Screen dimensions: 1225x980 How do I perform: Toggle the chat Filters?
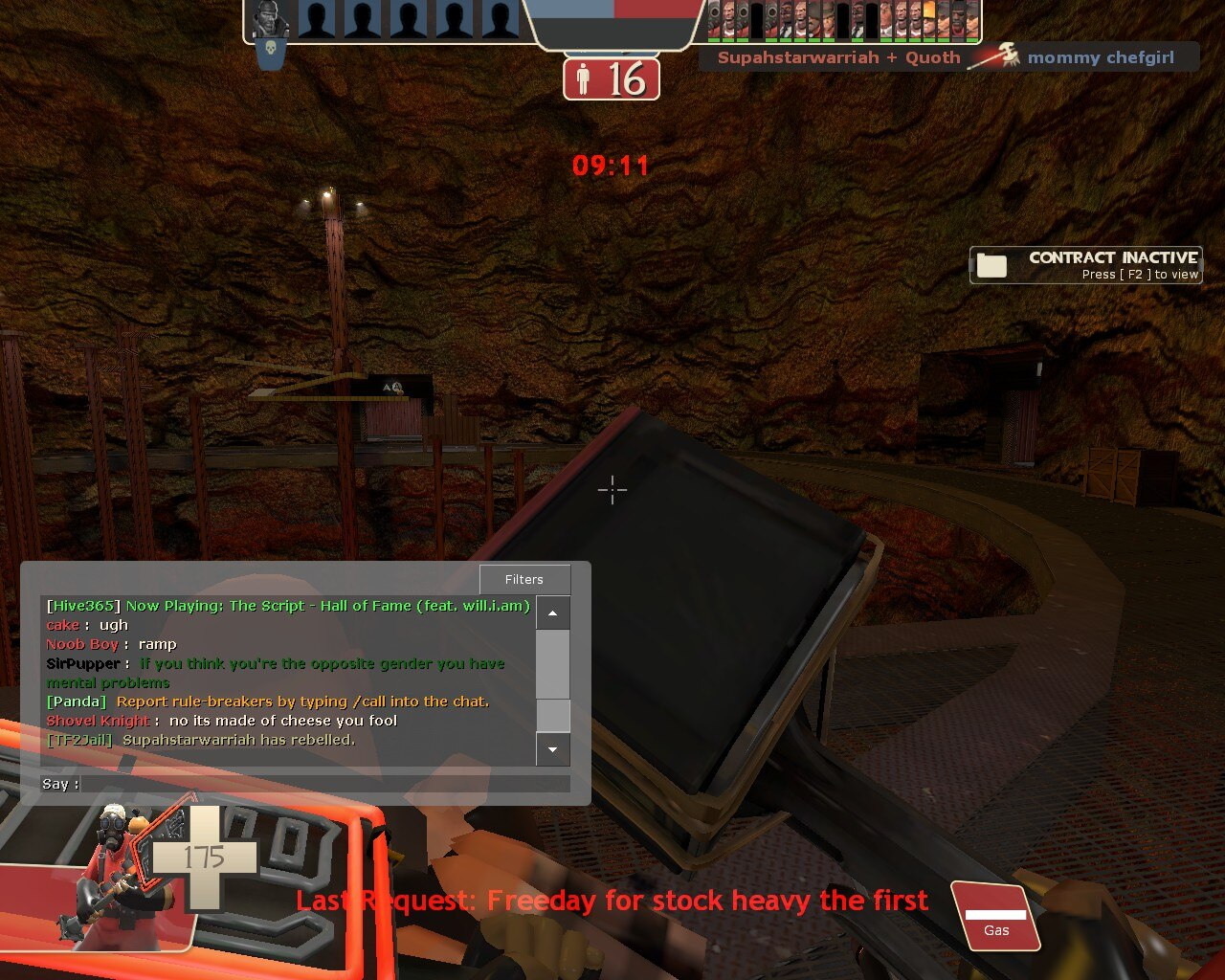tap(523, 579)
